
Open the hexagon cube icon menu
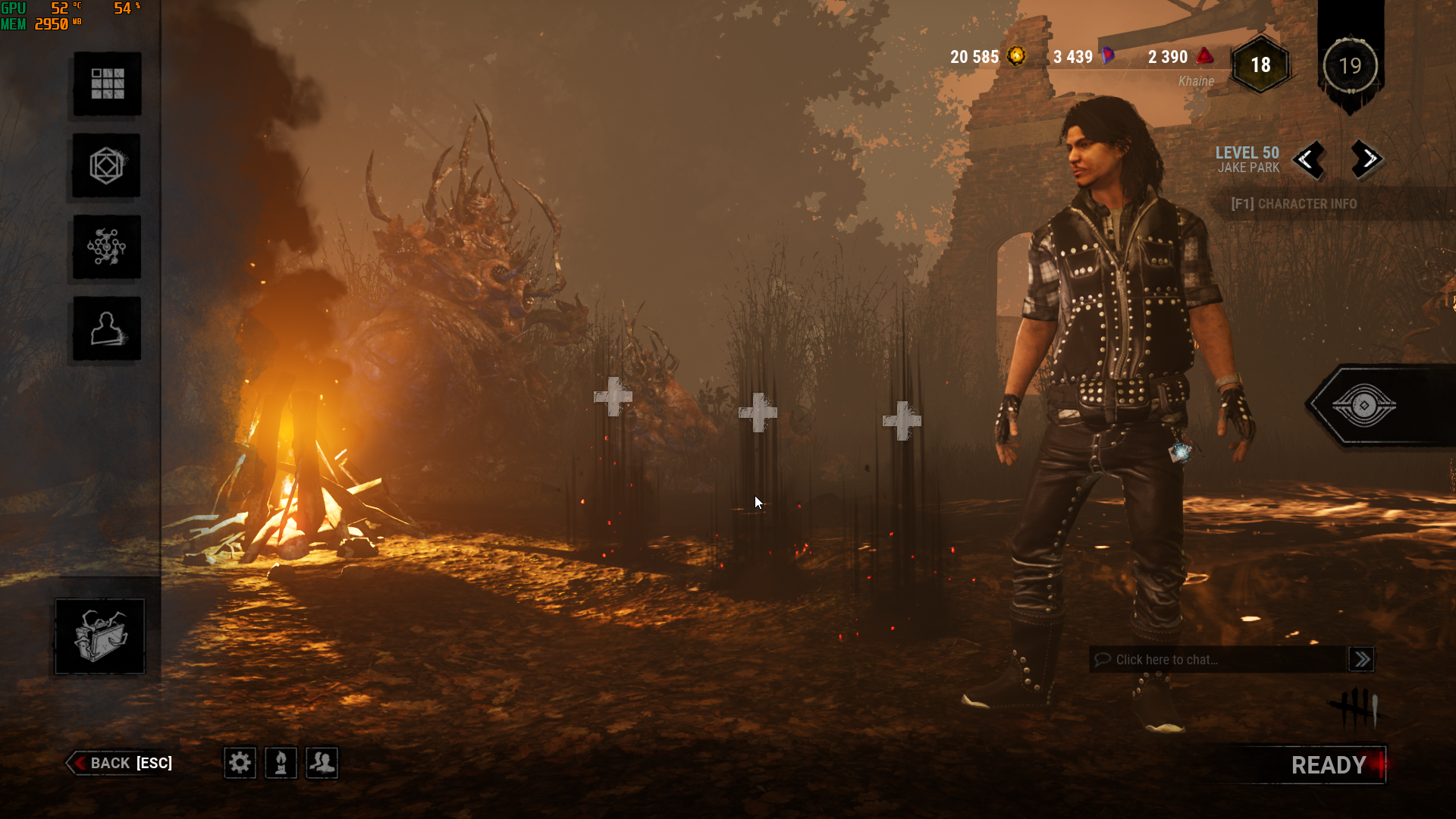[x=107, y=165]
